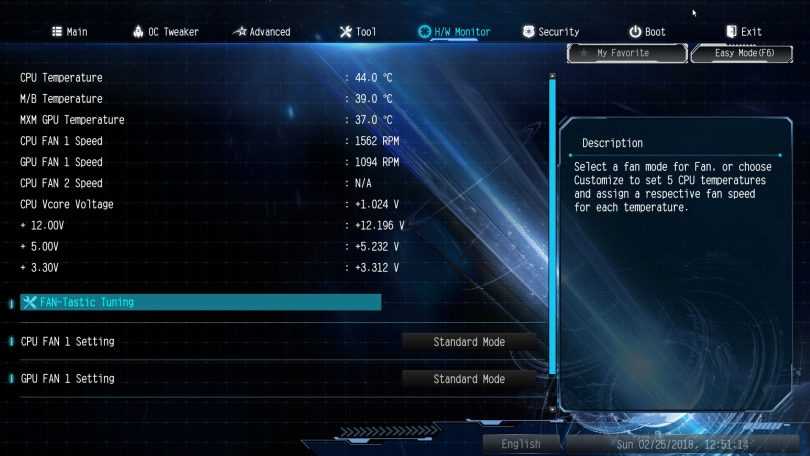Switch to the Boot tab
The height and width of the screenshot is (456, 810).
coord(647,32)
